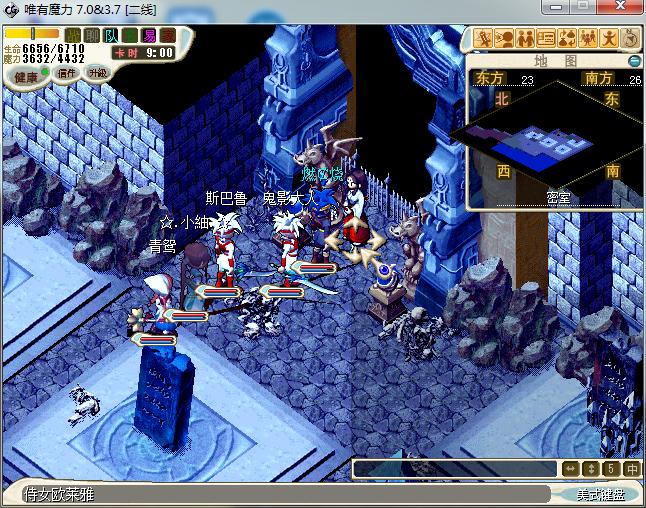Image resolution: width=646 pixels, height=508 pixels.
Task: Open the 健康 health status button
Action: click(x=27, y=76)
